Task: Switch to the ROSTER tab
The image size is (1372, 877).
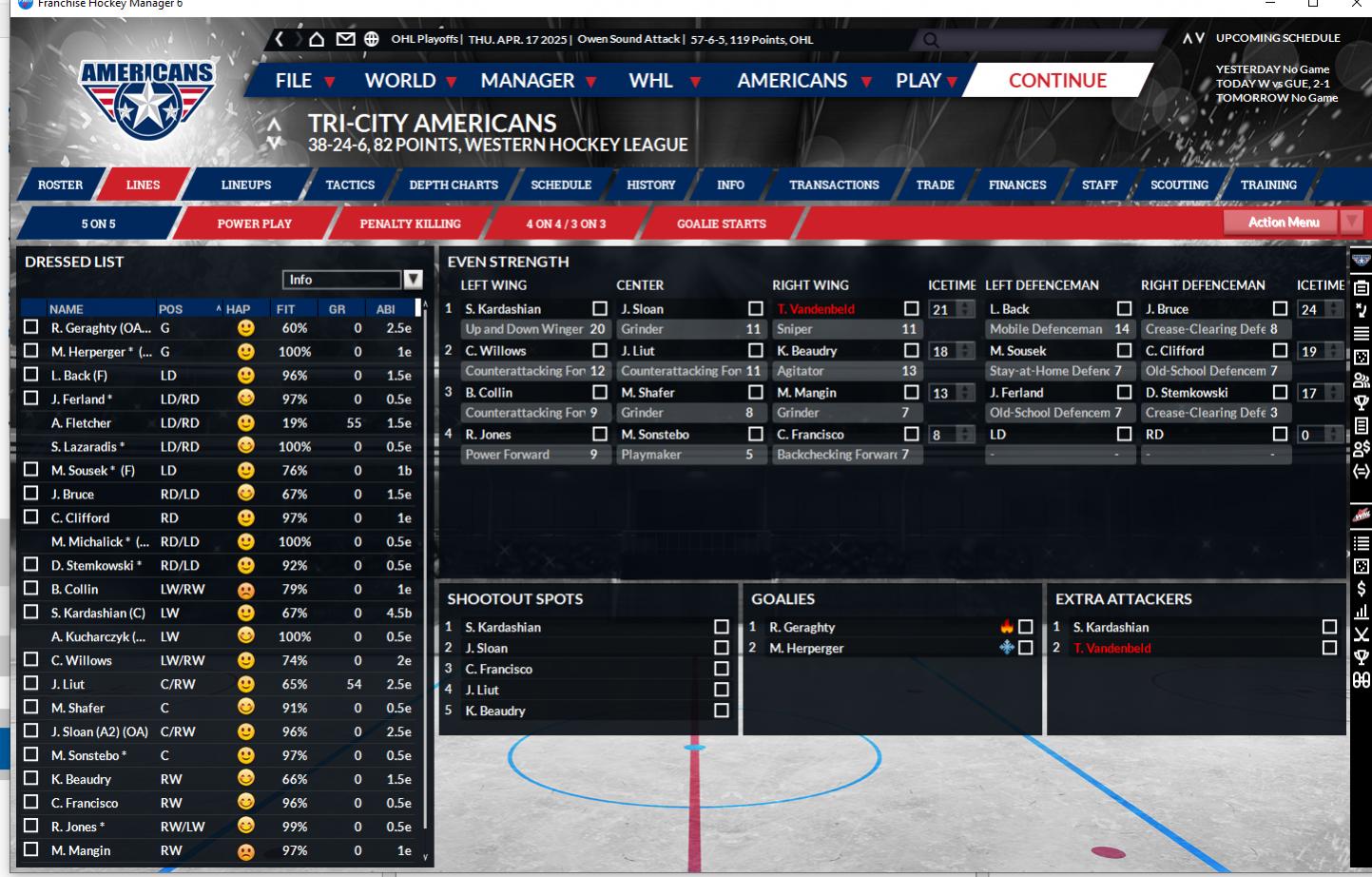Action: (60, 185)
